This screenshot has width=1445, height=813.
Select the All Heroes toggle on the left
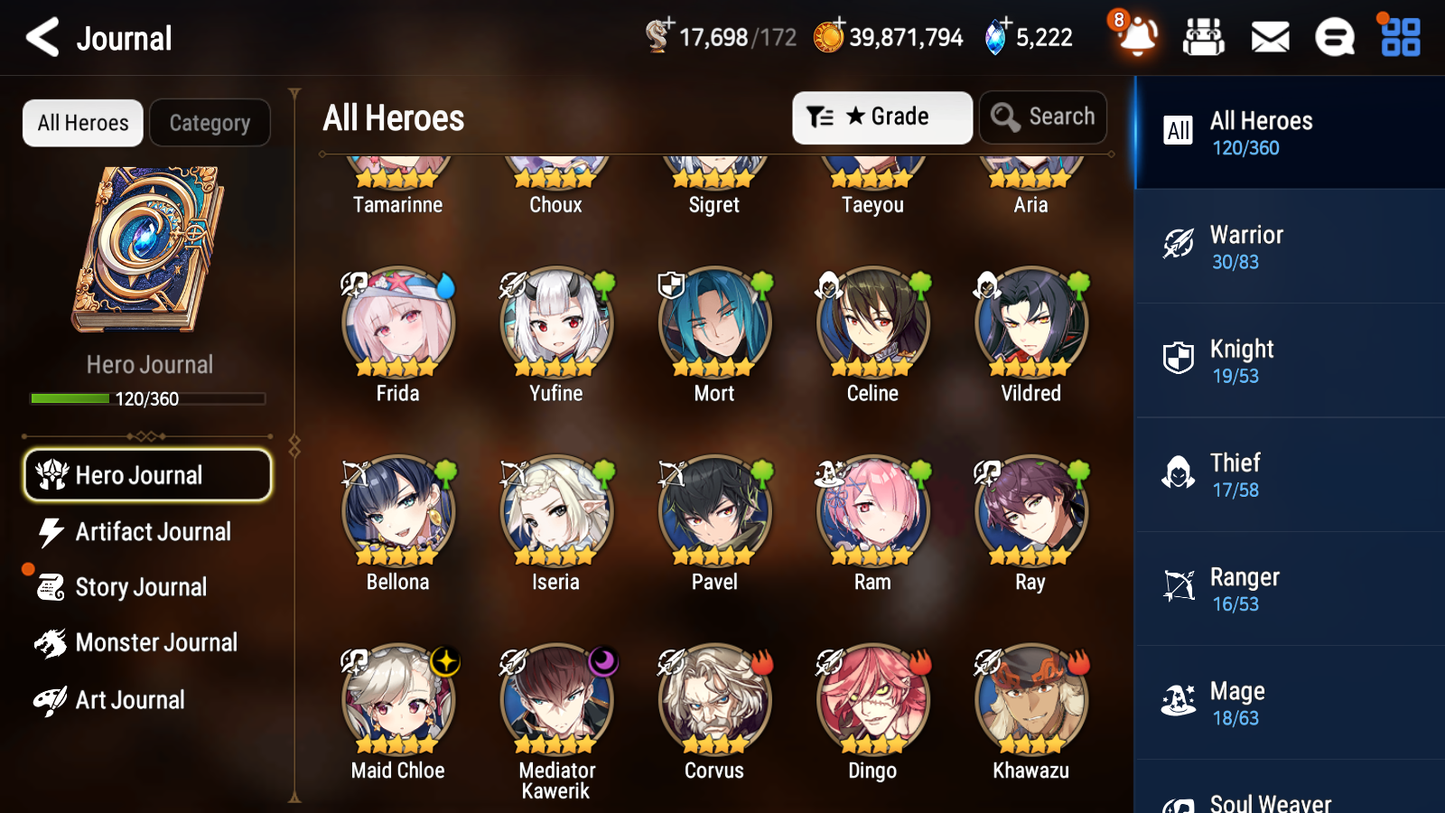tap(82, 122)
